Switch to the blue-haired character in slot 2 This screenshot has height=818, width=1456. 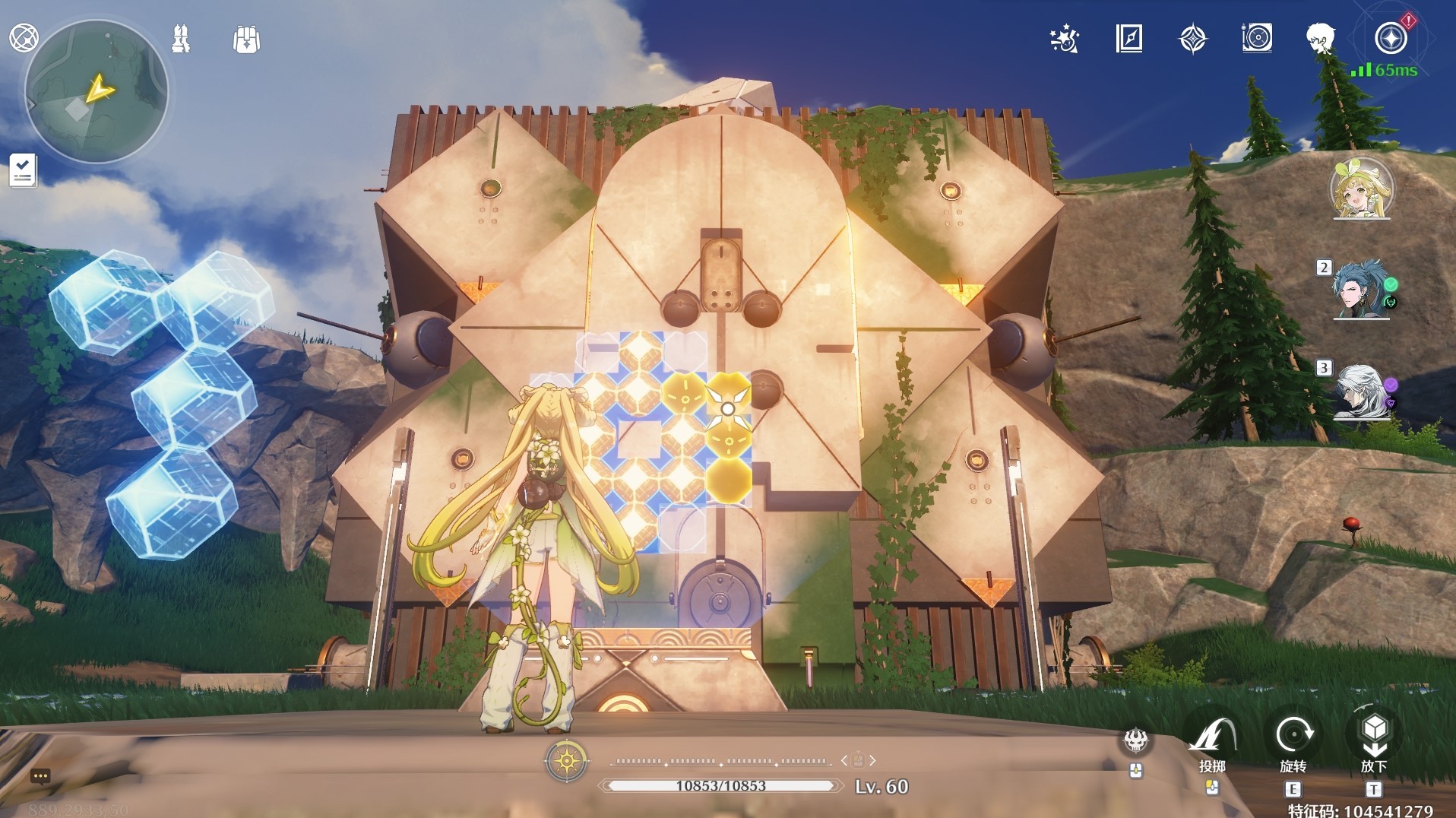click(1360, 289)
